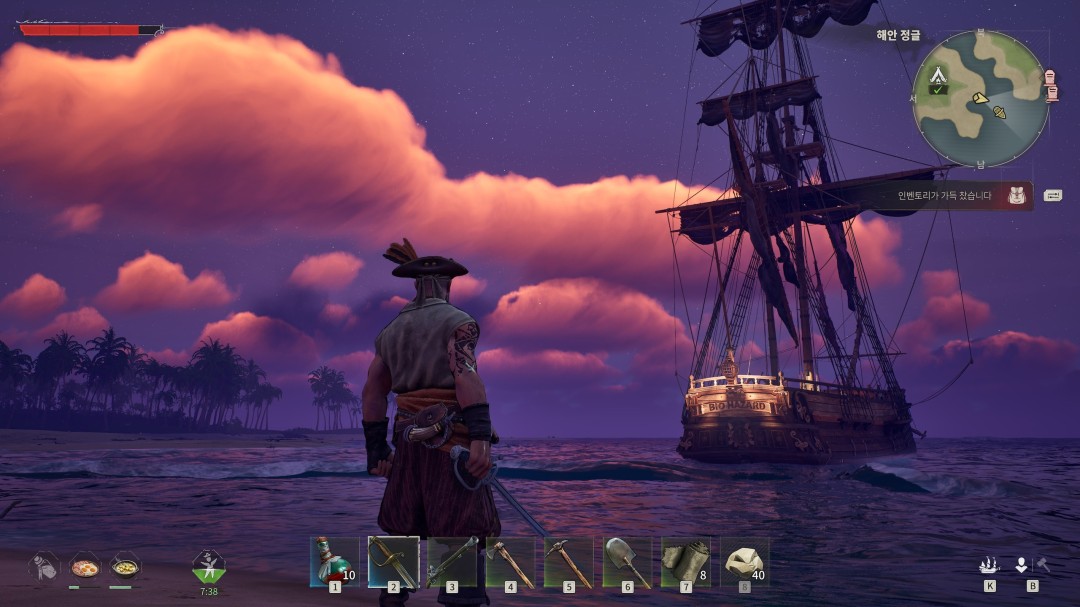This screenshot has height=607, width=1080.
Task: Click the green rested buff icon
Action: 208,567
